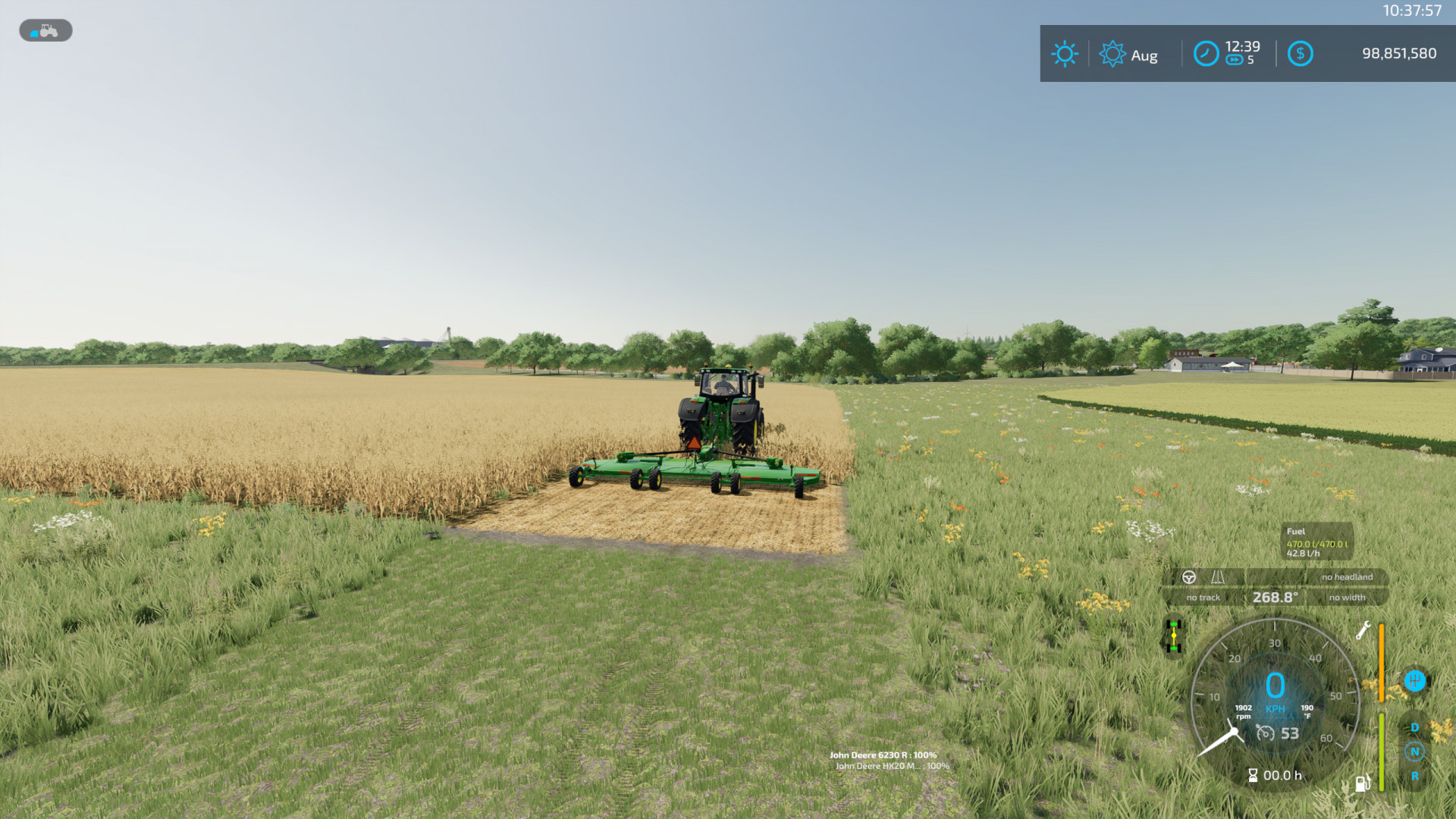Click the hourglass operating hours icon
1456x819 pixels.
click(1254, 776)
